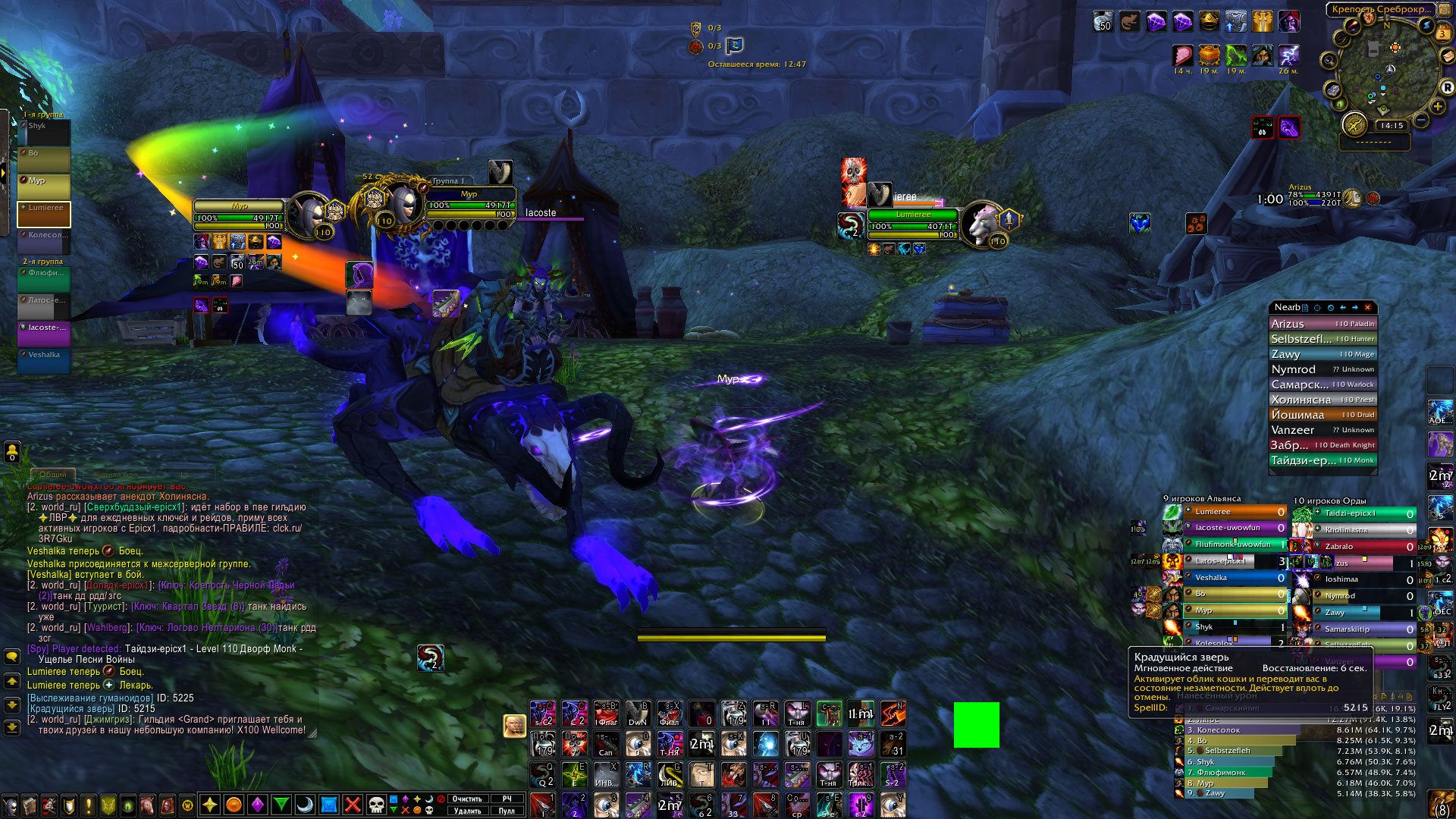Screen dimensions: 1456x819
Task: Click the Удалить button
Action: (467, 811)
